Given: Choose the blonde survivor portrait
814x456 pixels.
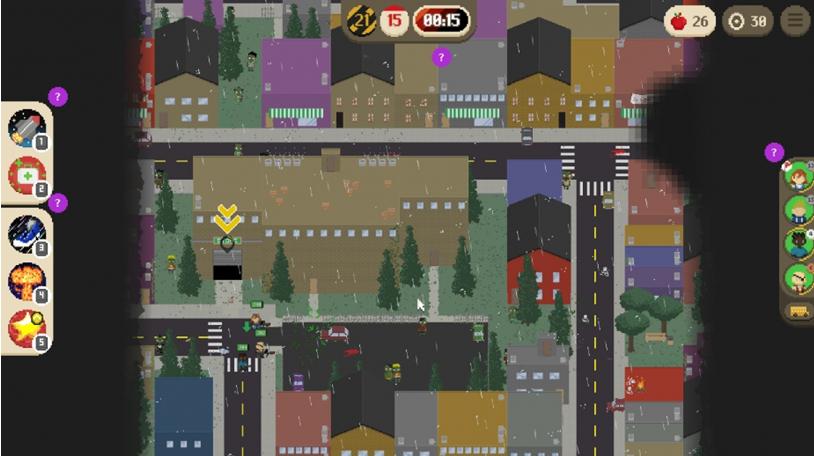Looking at the screenshot, I should (799, 210).
